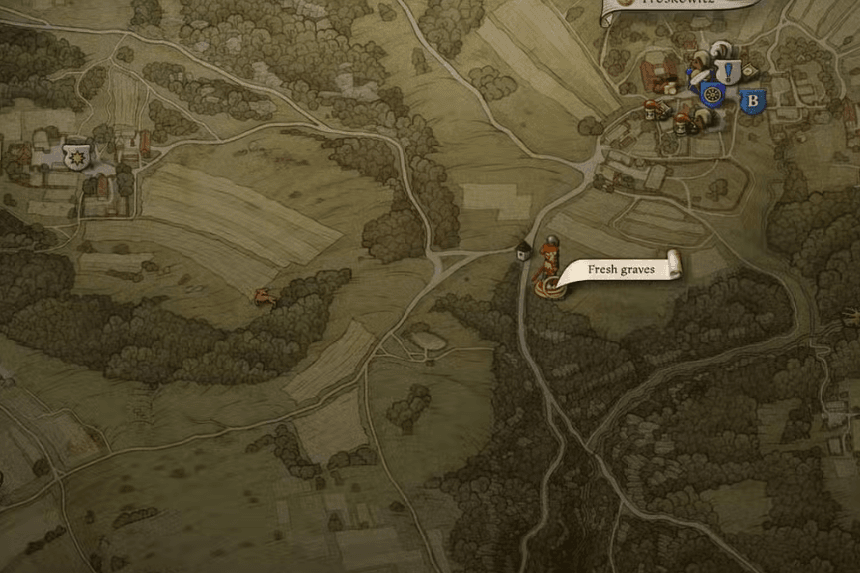860x573 pixels.
Task: Select the blue wagon wheel shield marker
Action: (x=713, y=94)
